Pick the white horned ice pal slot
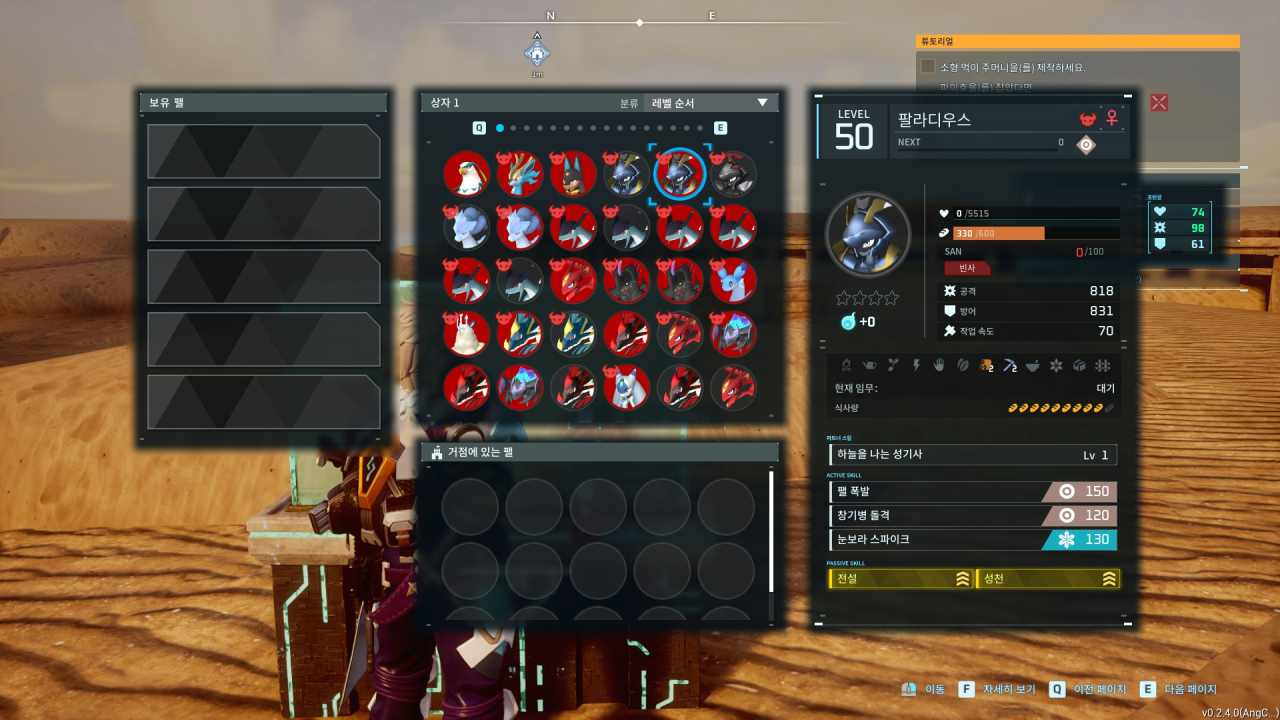Image resolution: width=1280 pixels, height=720 pixels. pyautogui.click(x=626, y=387)
